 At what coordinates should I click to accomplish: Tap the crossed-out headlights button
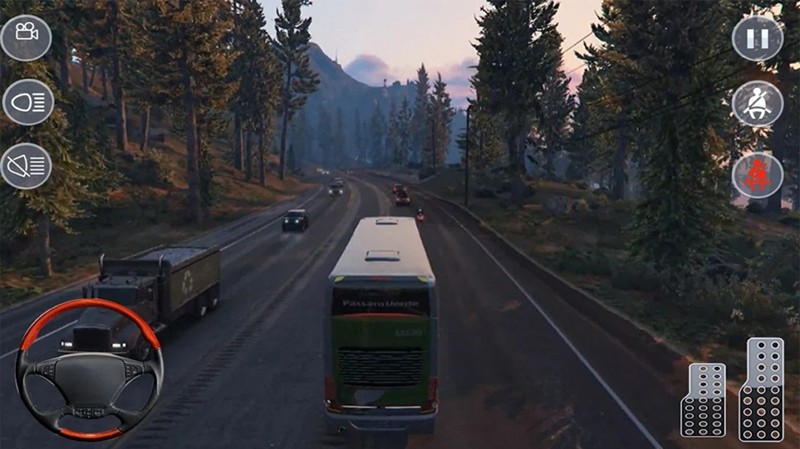click(x=26, y=165)
